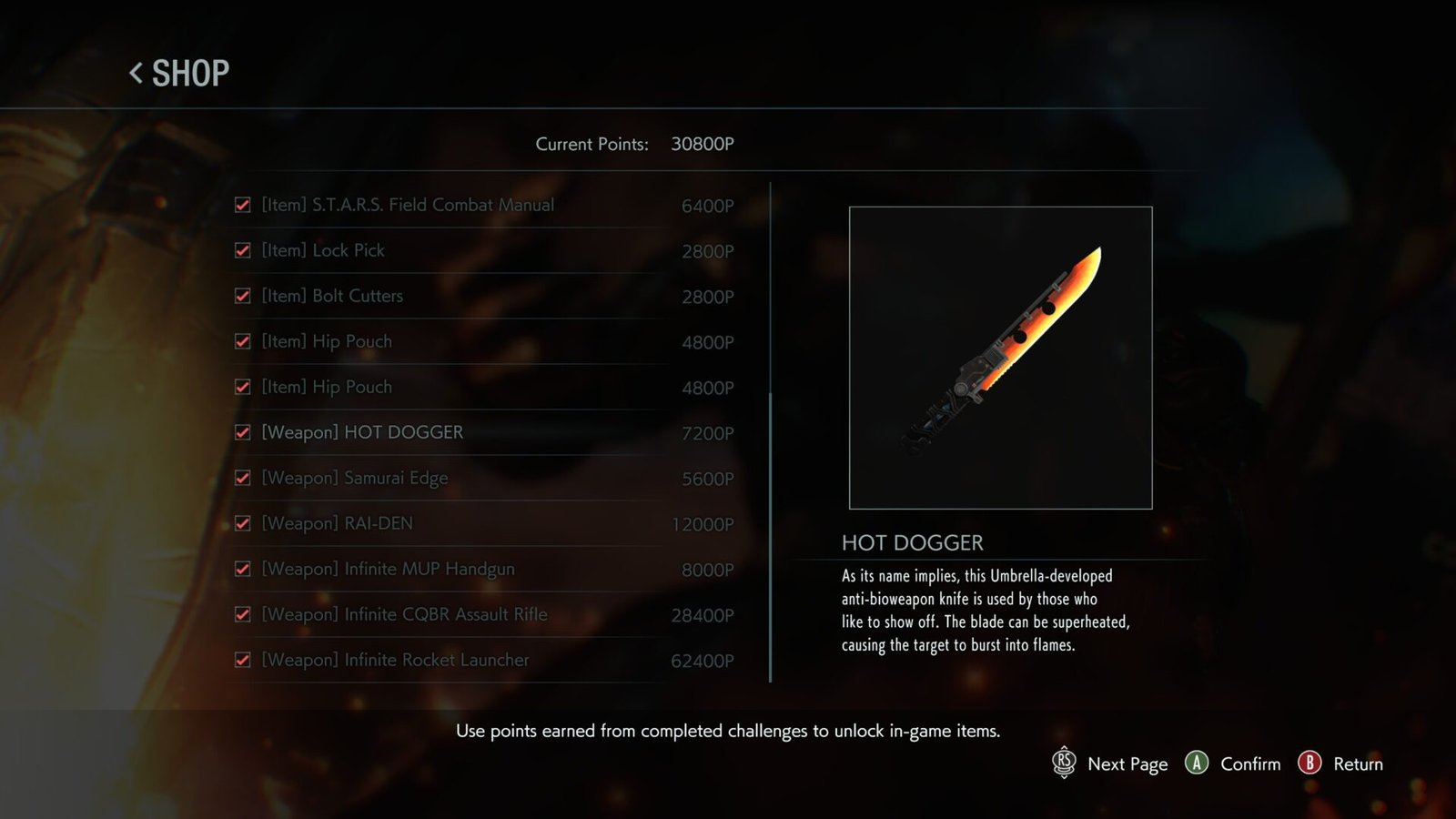
Task: Disable the first Hip Pouch checkbox
Action: pos(242,341)
